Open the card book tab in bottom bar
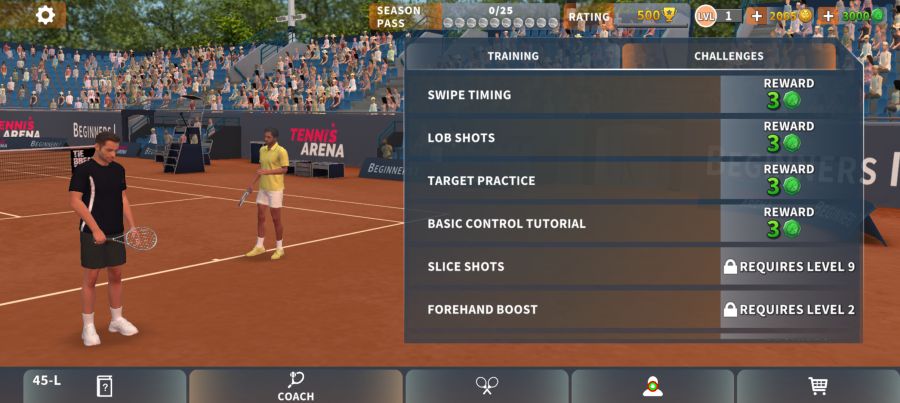Viewport: 900px width, 403px height. pos(104,386)
